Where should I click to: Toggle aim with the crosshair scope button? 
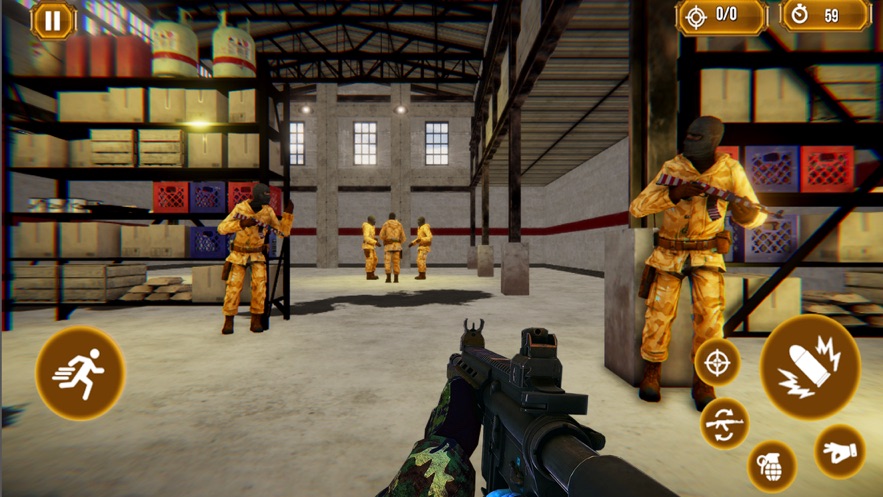[x=717, y=362]
